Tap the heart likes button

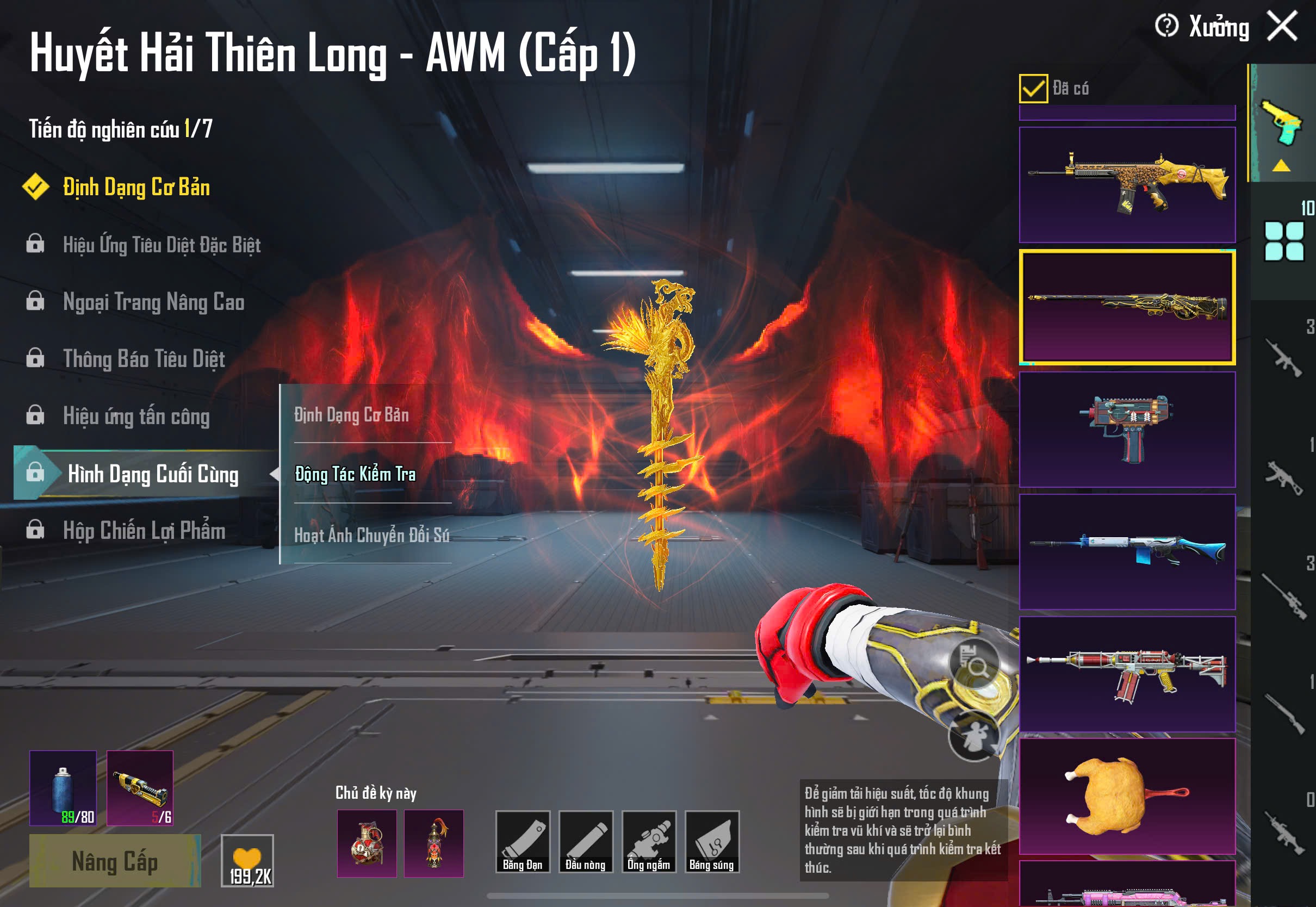(247, 860)
